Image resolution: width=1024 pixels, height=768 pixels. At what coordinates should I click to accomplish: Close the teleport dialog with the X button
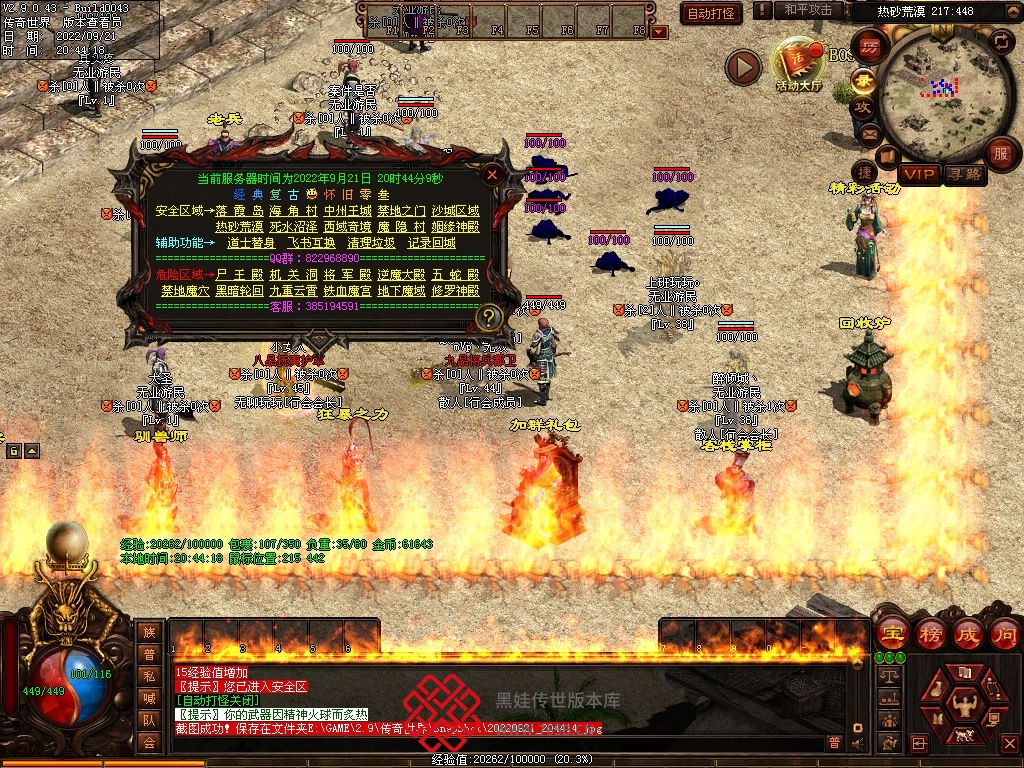pyautogui.click(x=491, y=174)
